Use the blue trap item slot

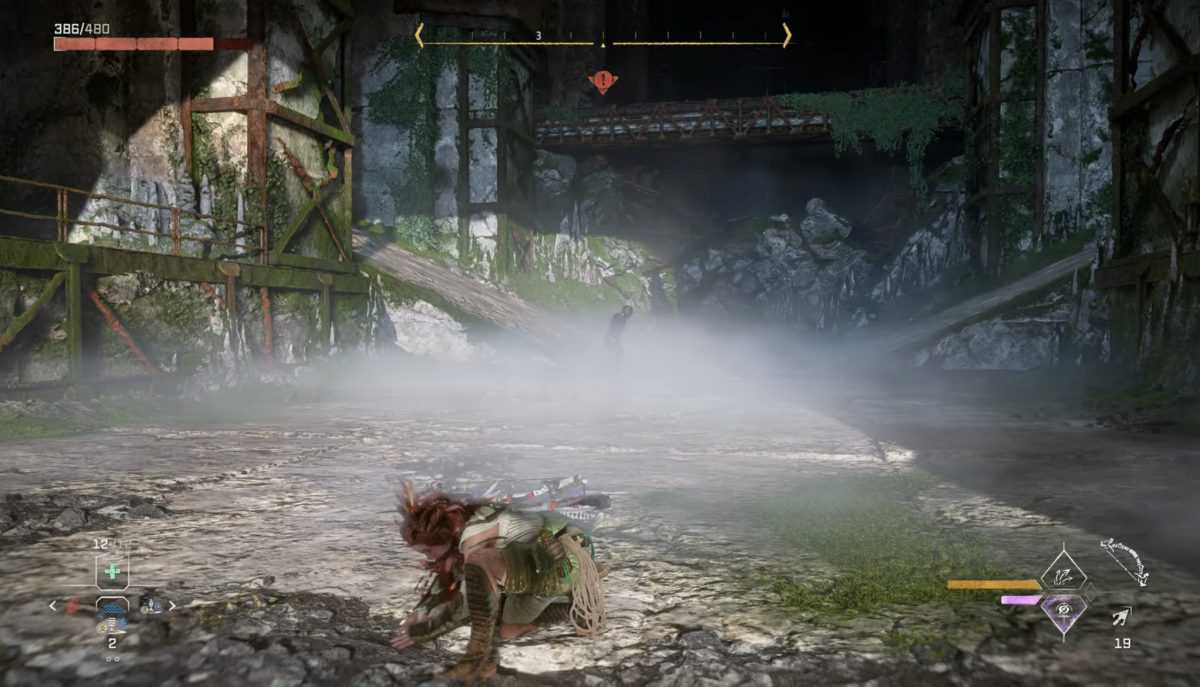click(111, 609)
